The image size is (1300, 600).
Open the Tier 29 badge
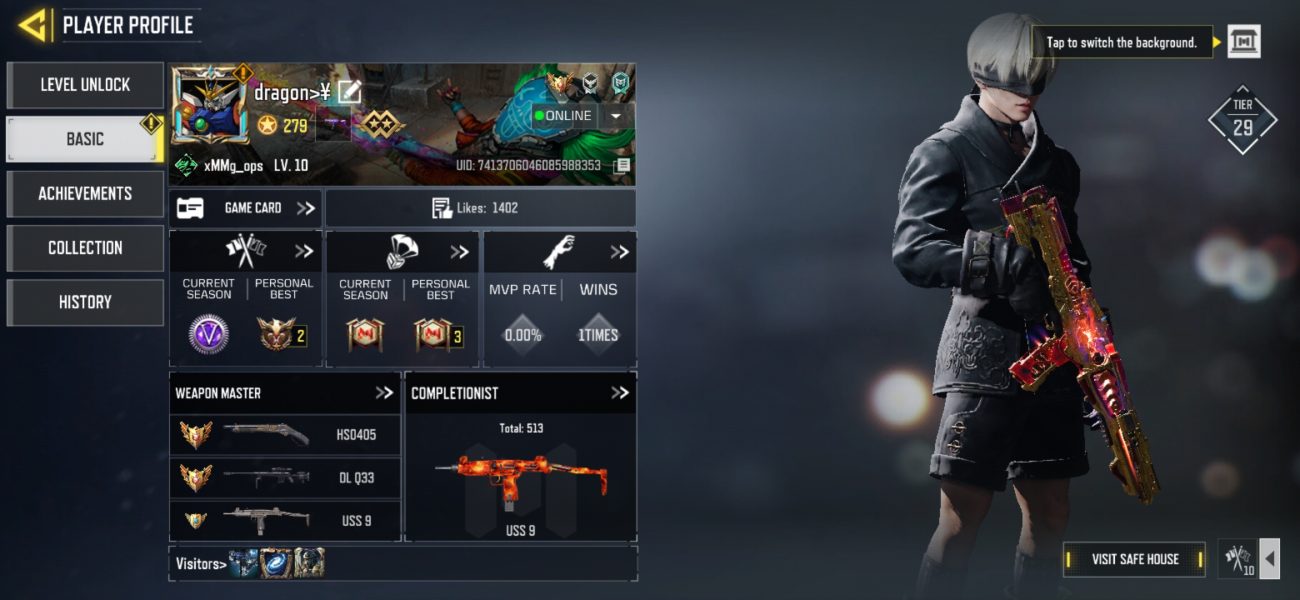(x=1242, y=119)
